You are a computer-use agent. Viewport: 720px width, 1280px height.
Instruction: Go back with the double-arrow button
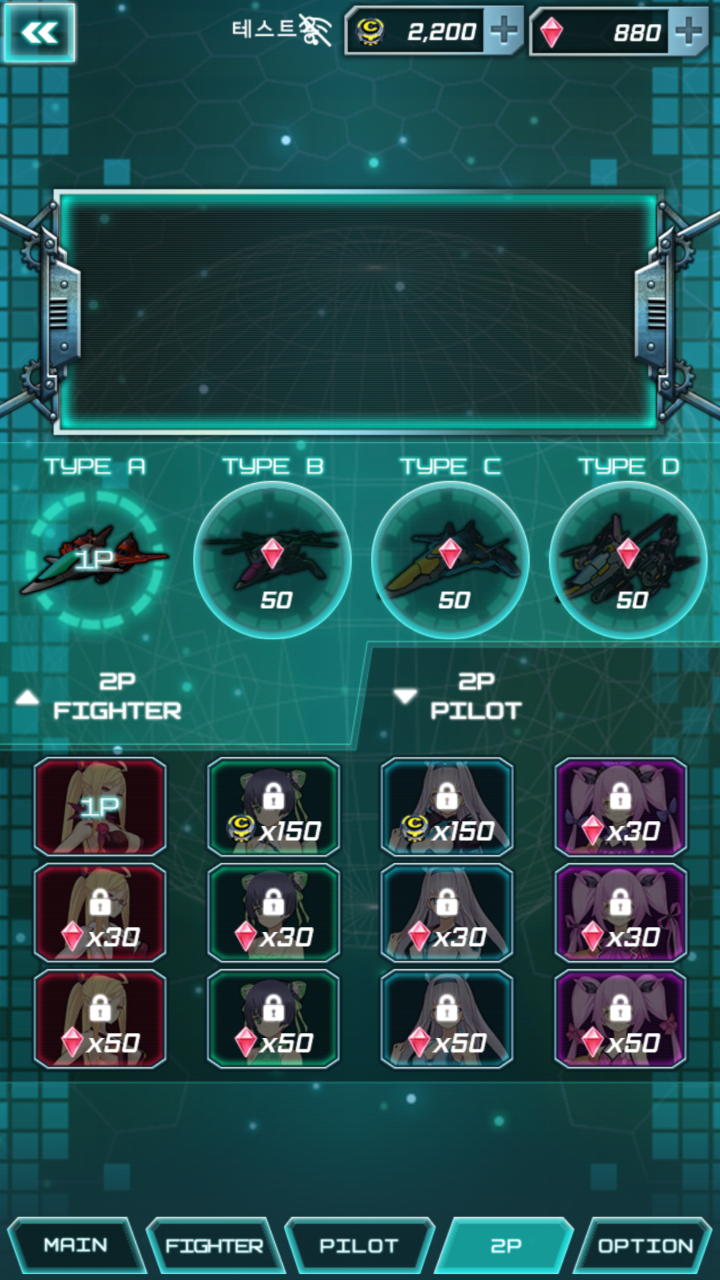39,33
